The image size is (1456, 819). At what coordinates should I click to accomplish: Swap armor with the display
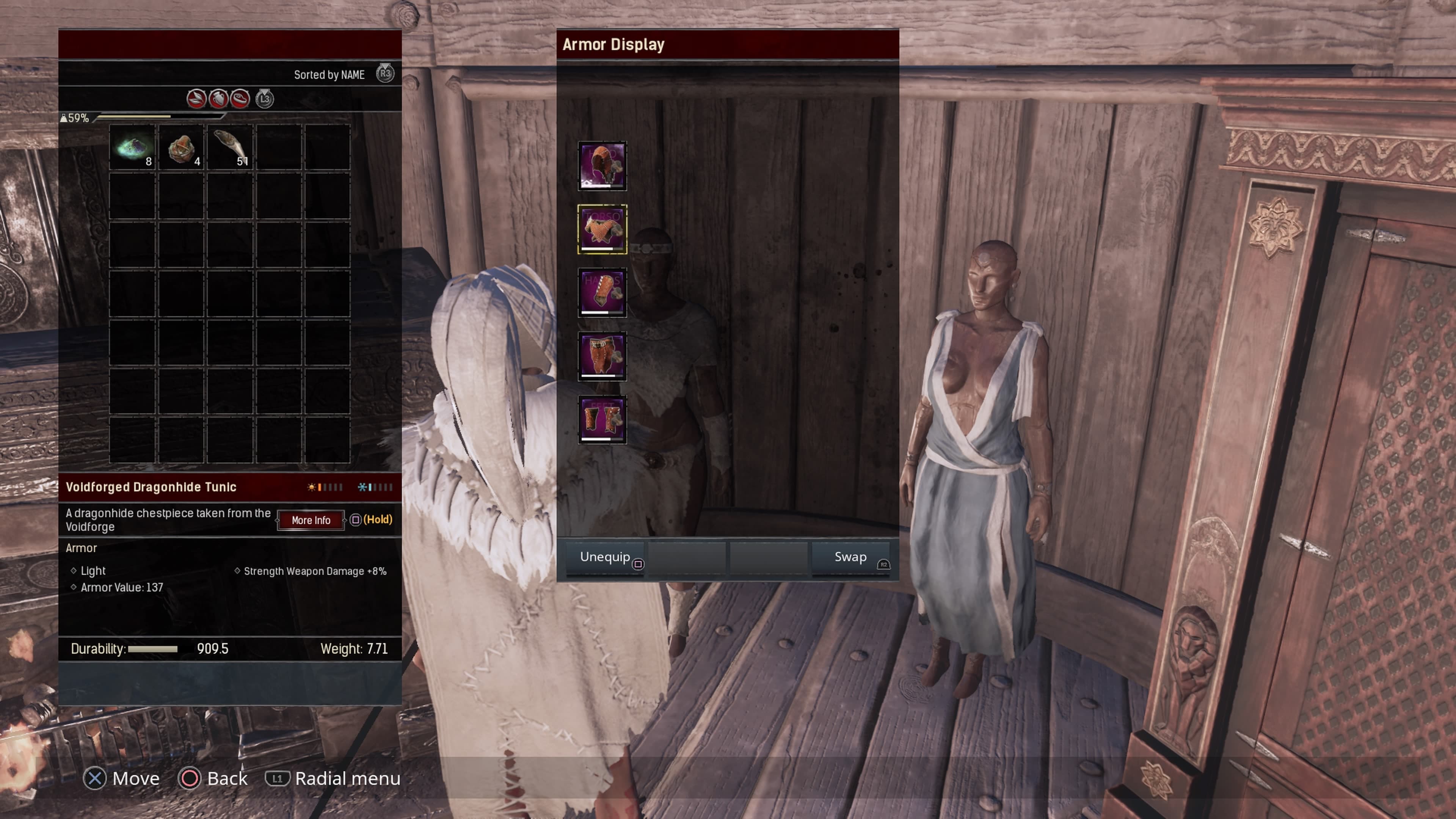point(850,557)
